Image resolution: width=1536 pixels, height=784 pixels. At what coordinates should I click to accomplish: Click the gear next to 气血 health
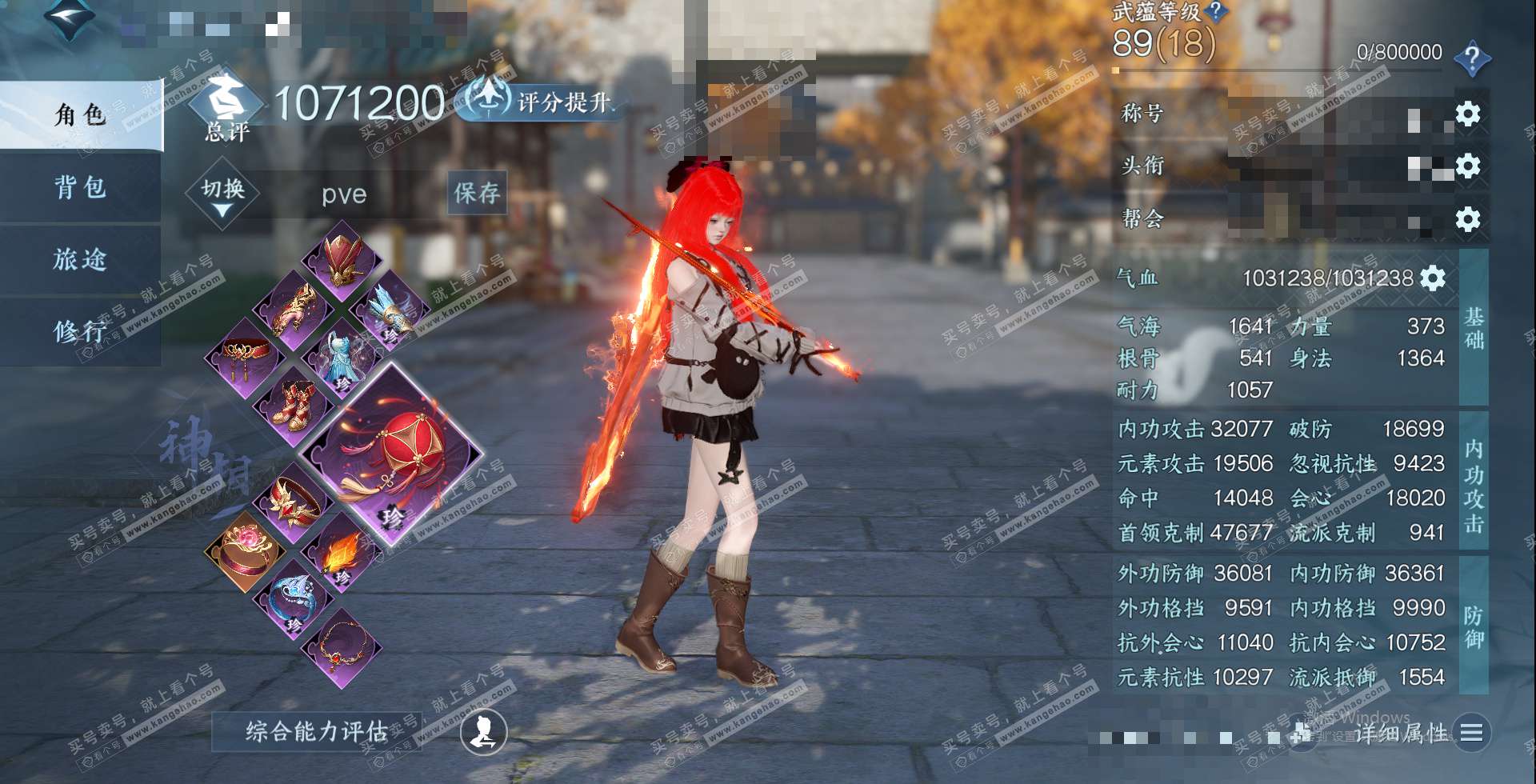pos(1433,278)
